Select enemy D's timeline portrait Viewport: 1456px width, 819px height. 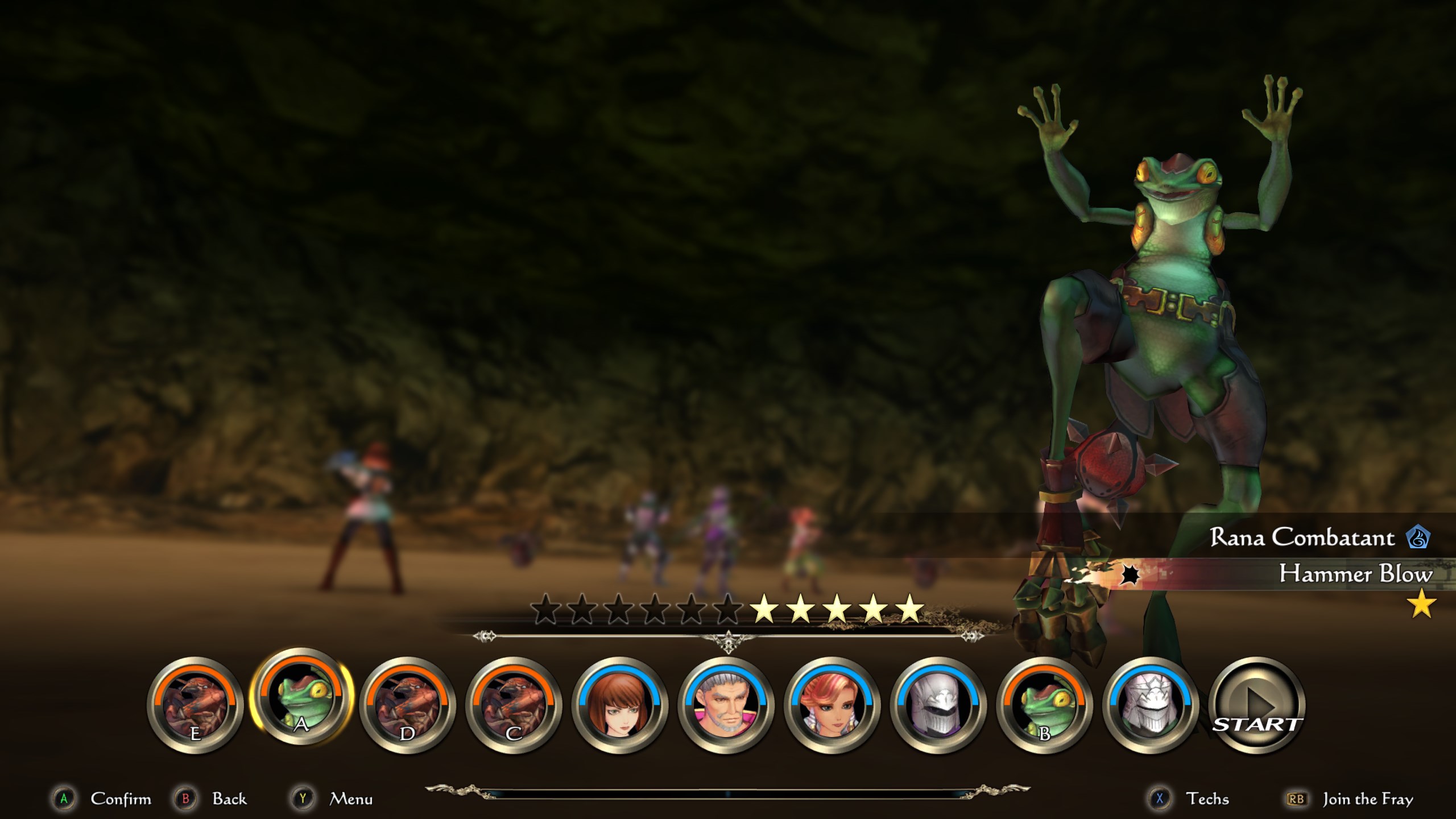point(407,706)
